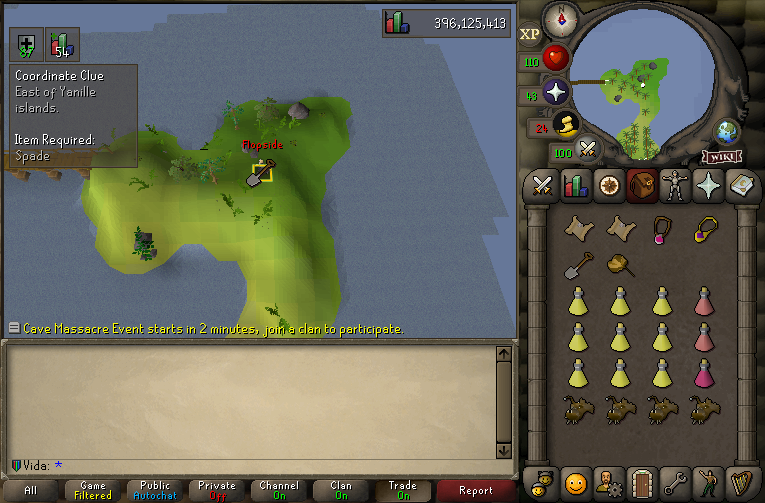Image resolution: width=765 pixels, height=503 pixels.
Task: Open the Wiki lookup banner
Action: tap(721, 157)
